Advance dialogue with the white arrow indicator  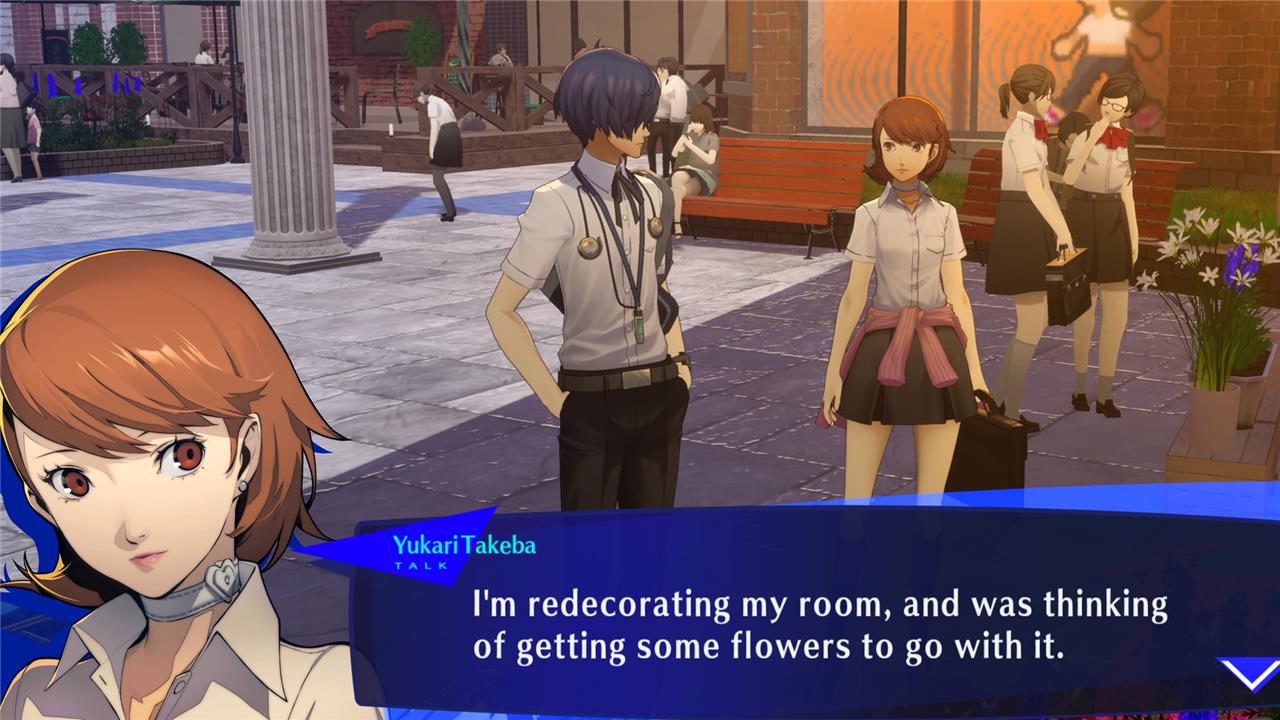pyautogui.click(x=1249, y=674)
